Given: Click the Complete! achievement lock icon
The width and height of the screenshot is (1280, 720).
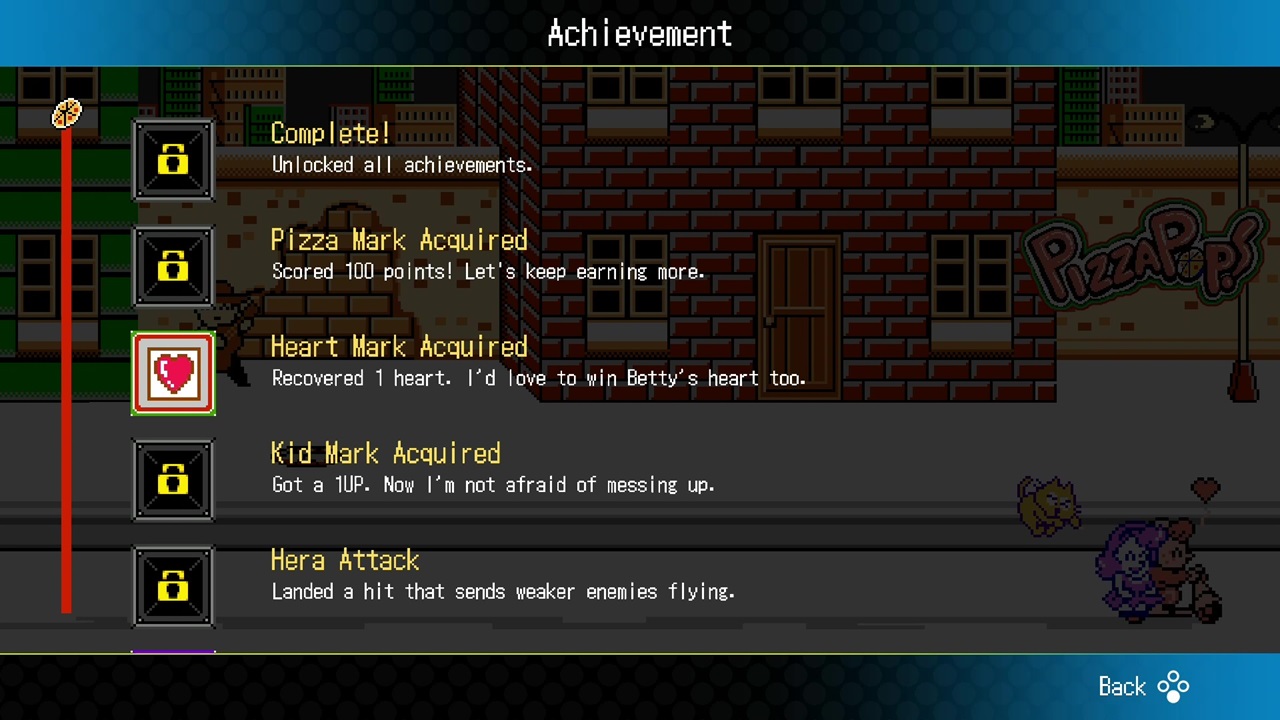Looking at the screenshot, I should click(x=173, y=159).
